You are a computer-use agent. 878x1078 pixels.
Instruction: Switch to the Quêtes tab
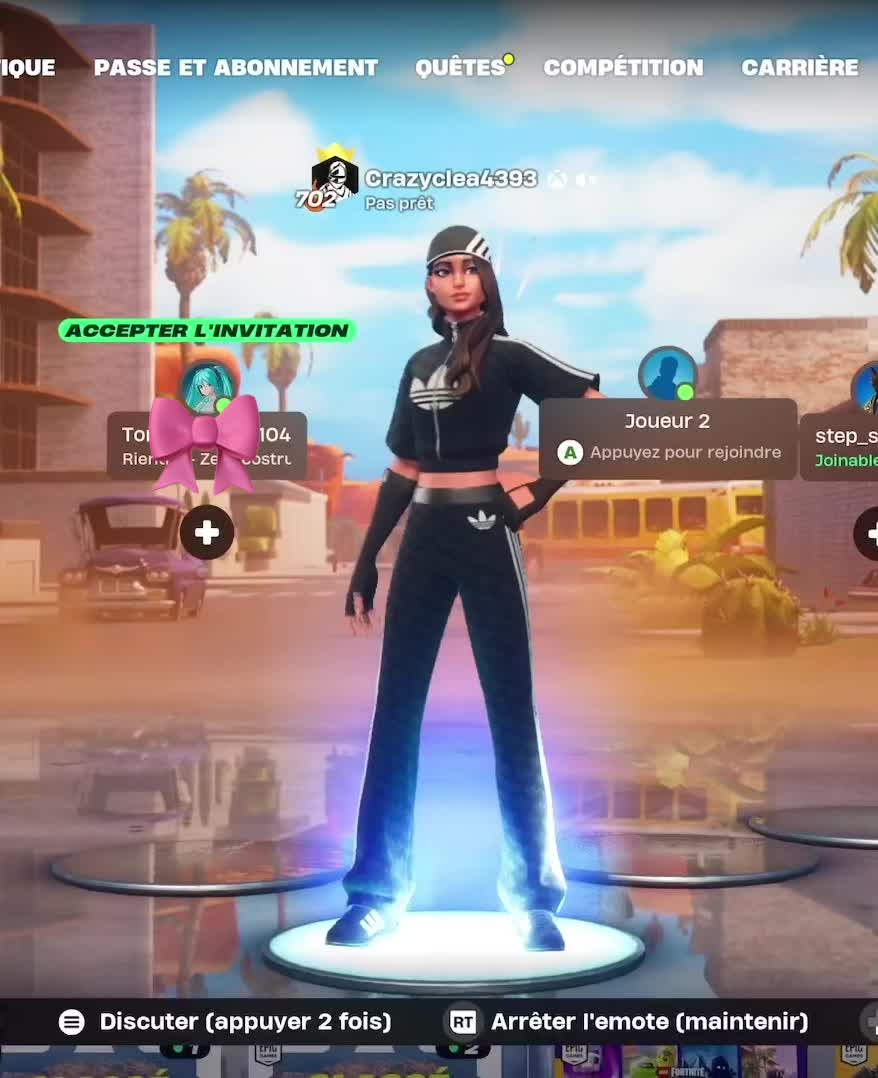pos(460,68)
